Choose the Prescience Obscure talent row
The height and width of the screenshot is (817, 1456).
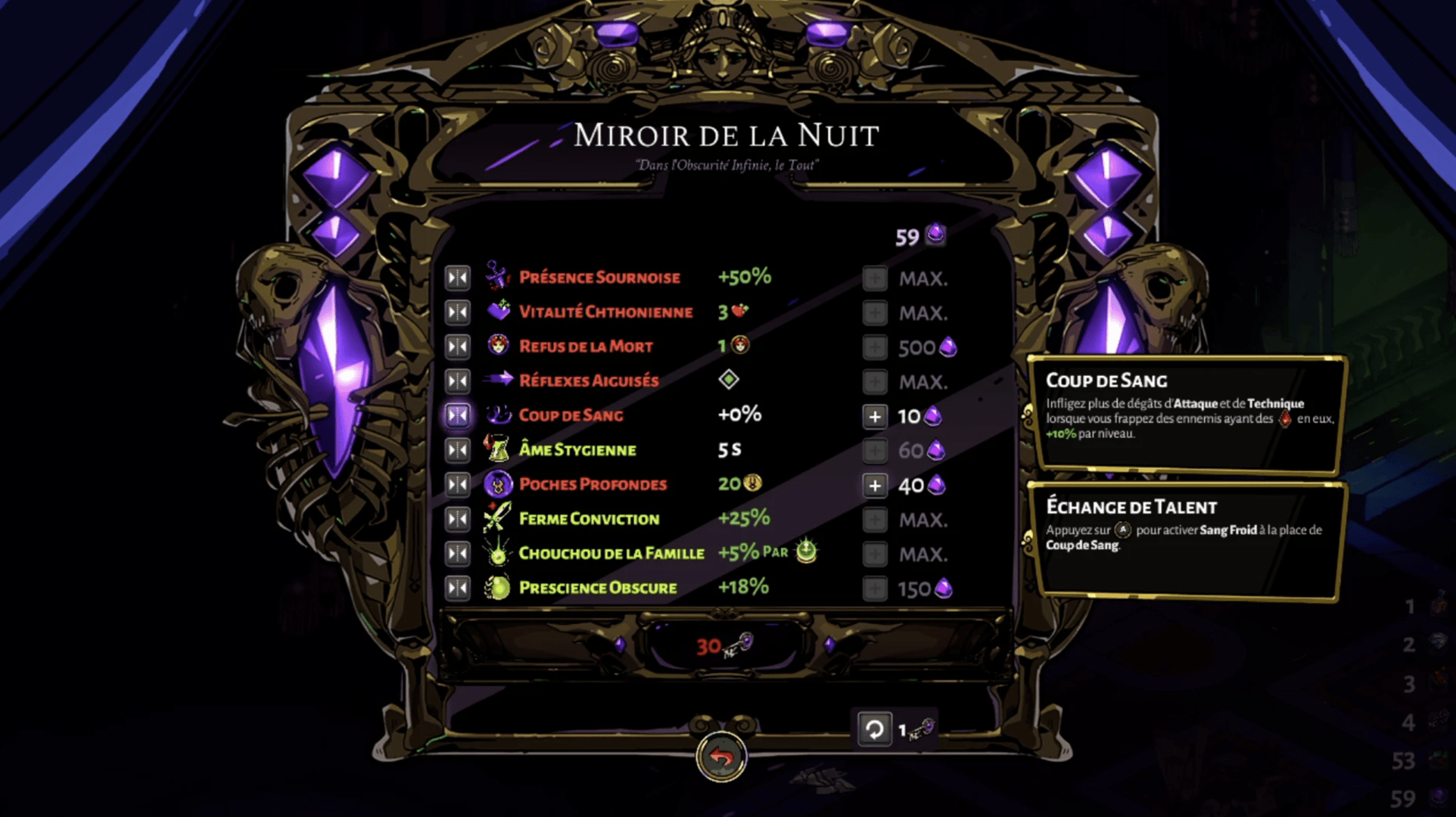(x=598, y=588)
